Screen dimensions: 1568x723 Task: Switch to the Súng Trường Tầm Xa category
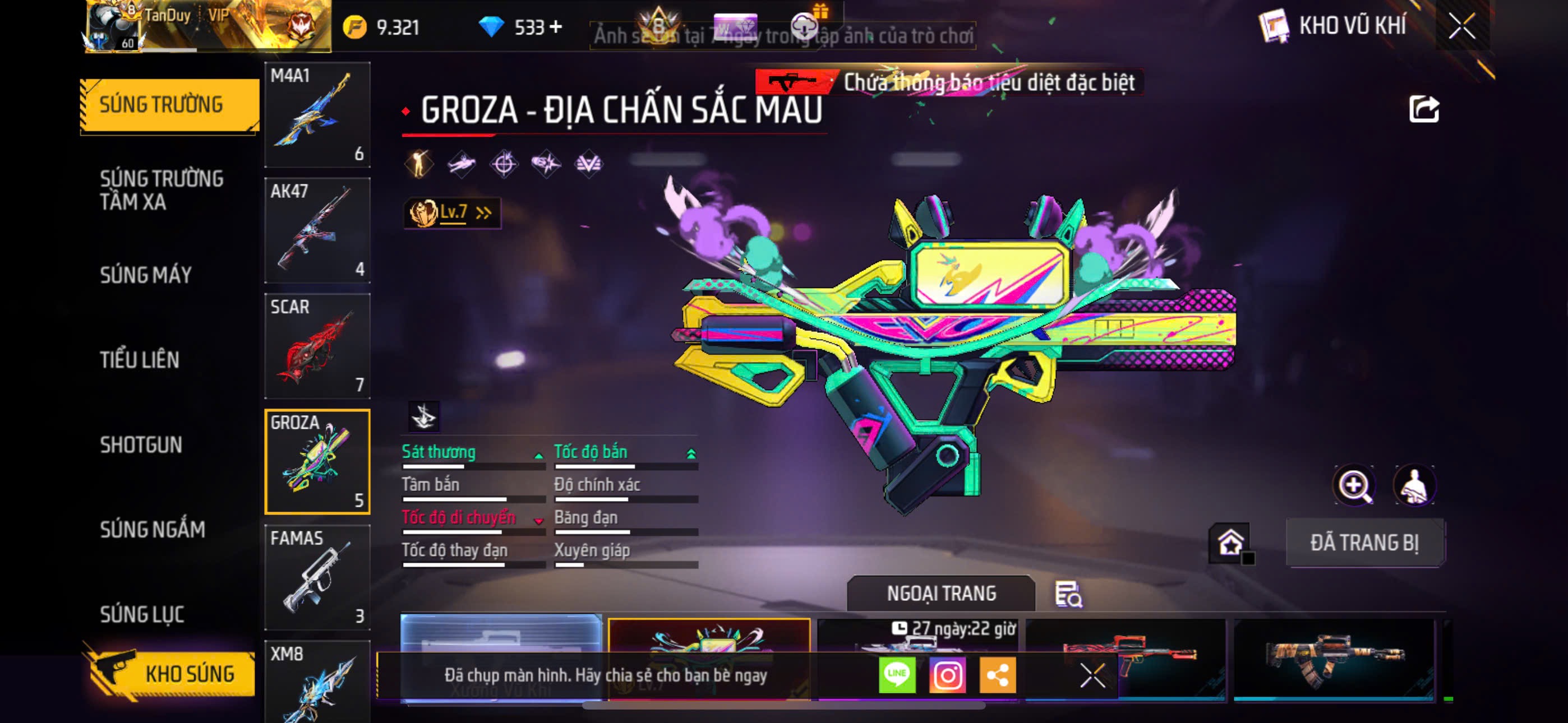coord(162,190)
